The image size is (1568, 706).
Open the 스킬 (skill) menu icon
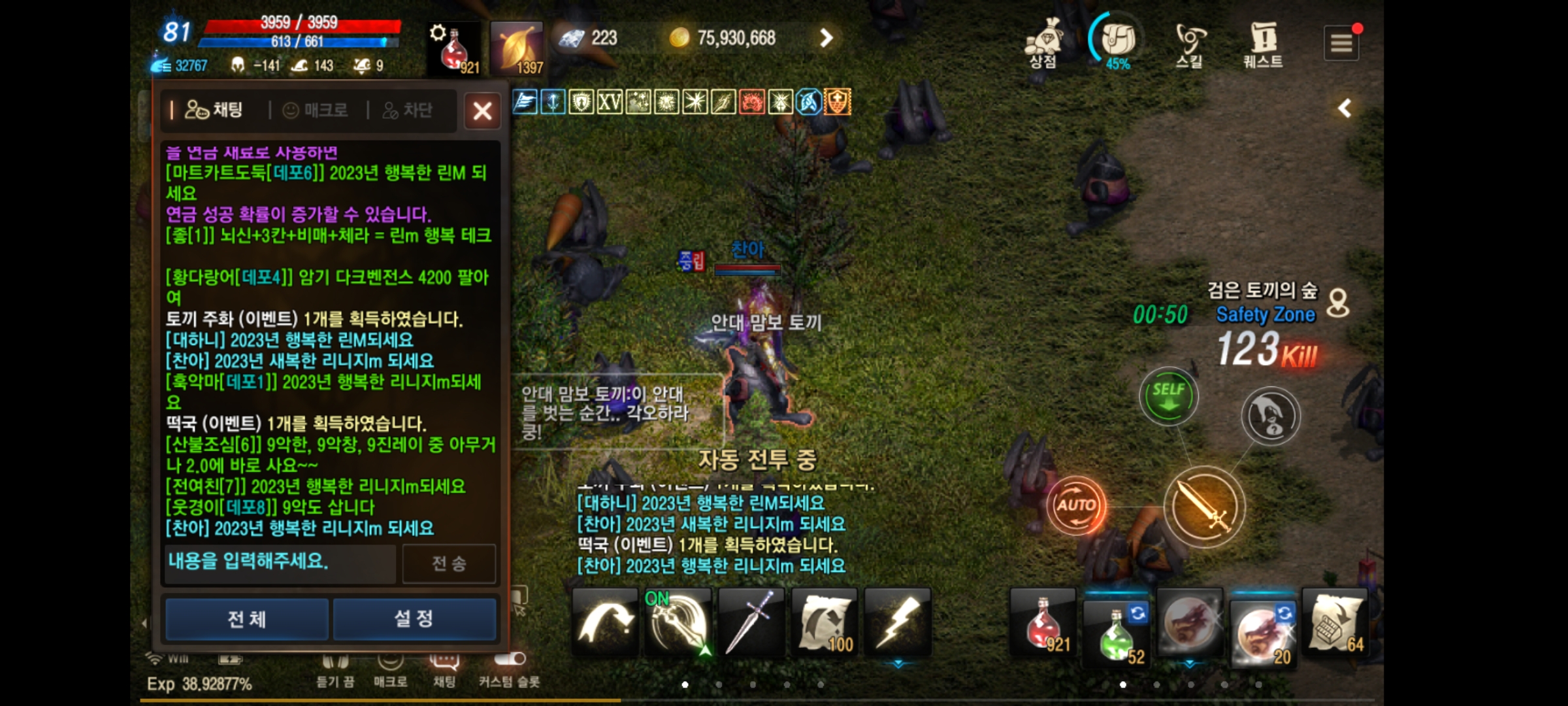(1190, 41)
